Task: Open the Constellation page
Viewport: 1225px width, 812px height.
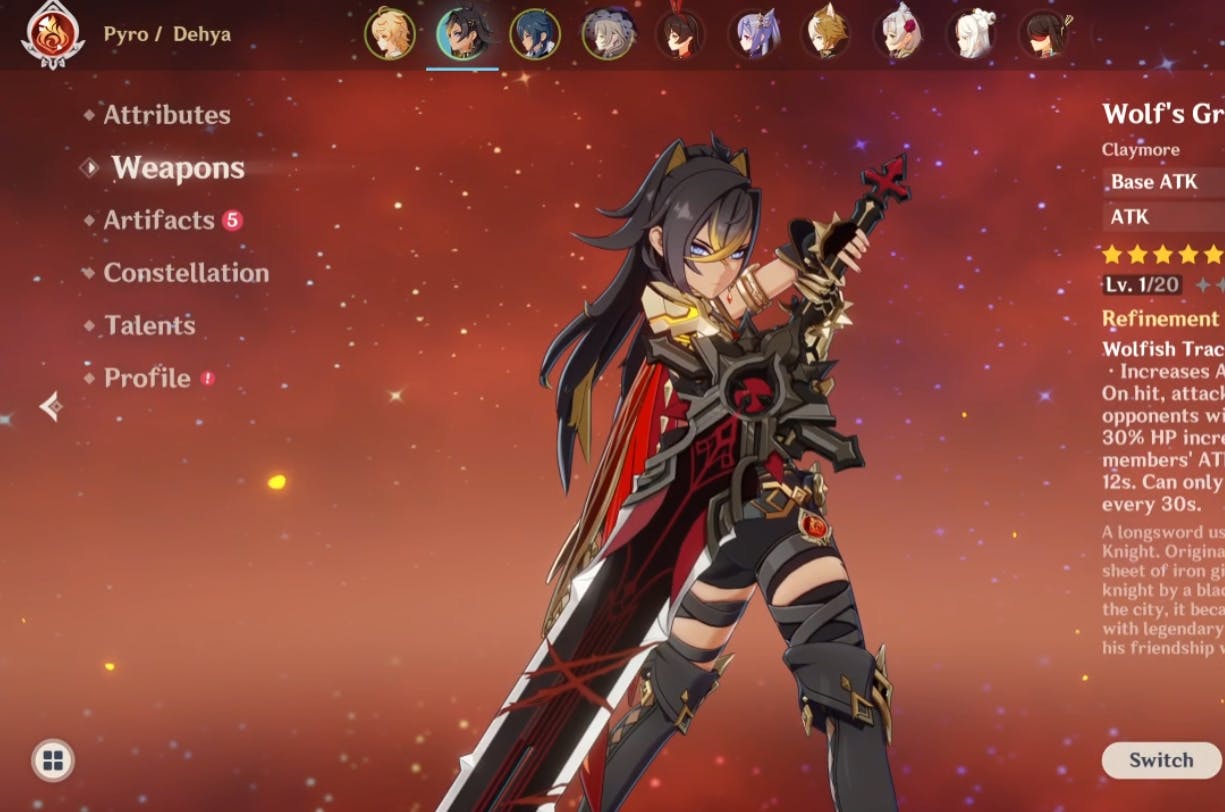Action: (x=186, y=273)
